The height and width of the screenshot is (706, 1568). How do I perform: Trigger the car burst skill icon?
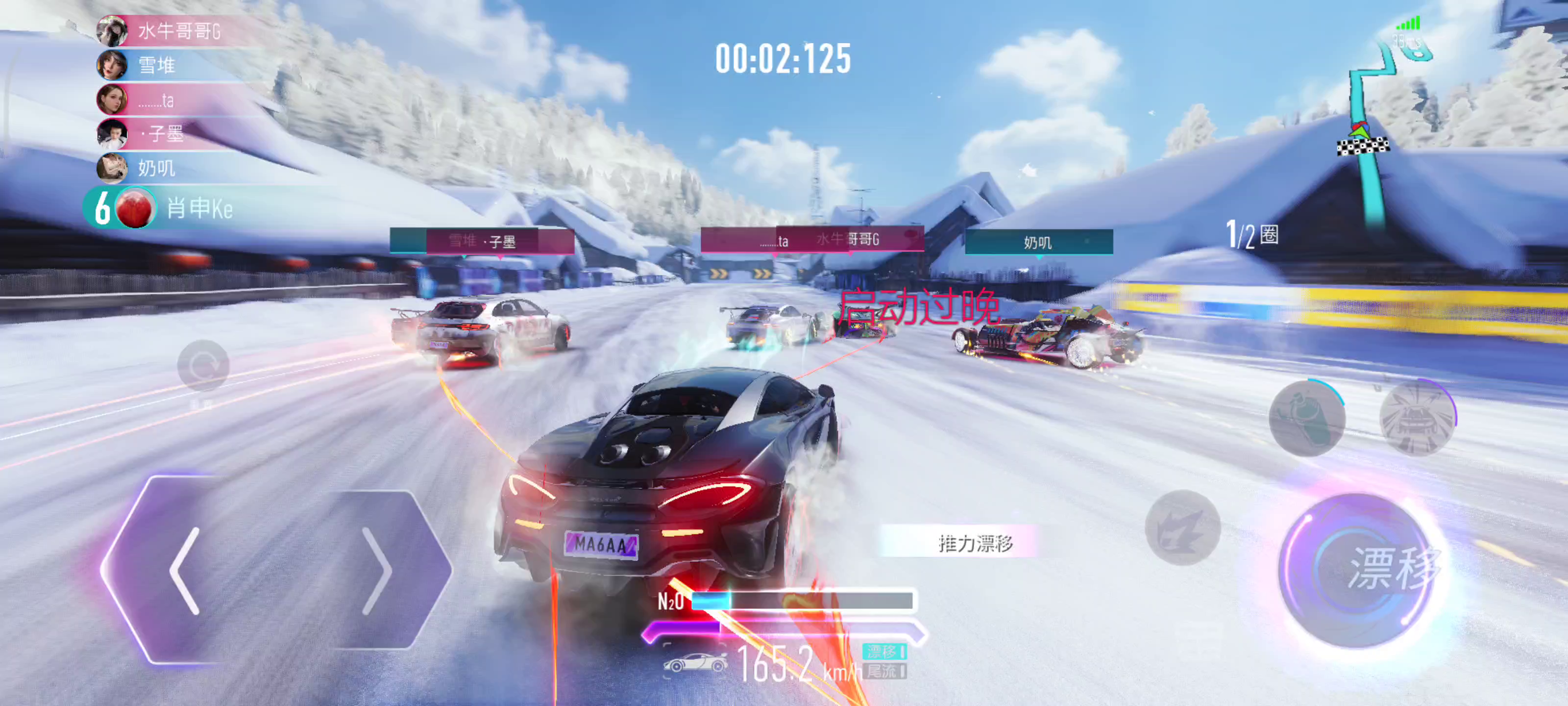(1417, 418)
